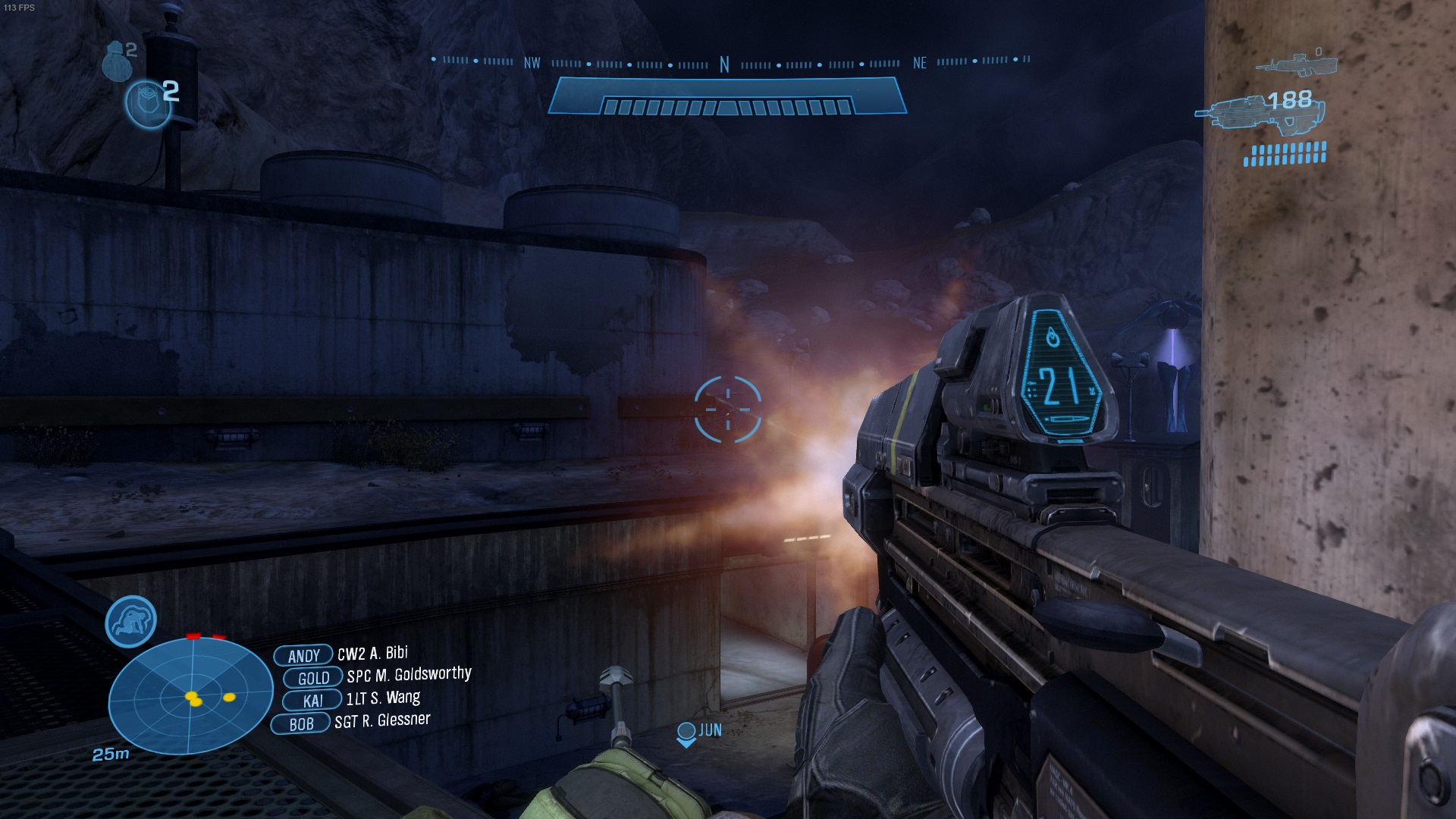This screenshot has height=819, width=1456.
Task: Click the sprint armor ability icon
Action: [130, 621]
